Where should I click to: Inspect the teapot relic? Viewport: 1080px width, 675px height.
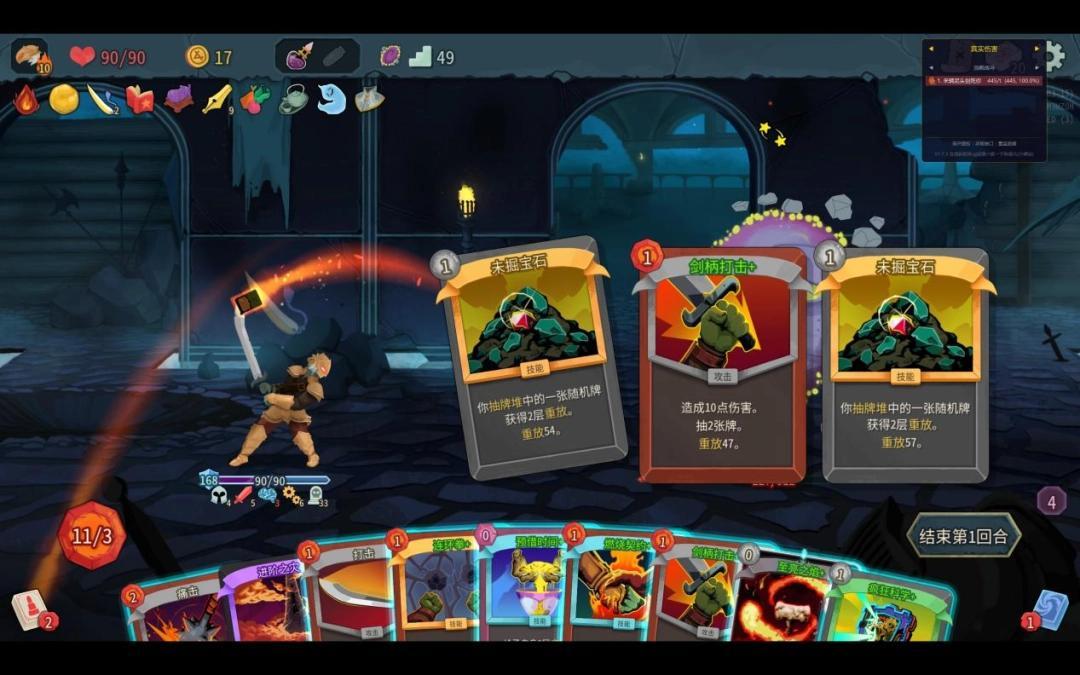[293, 99]
